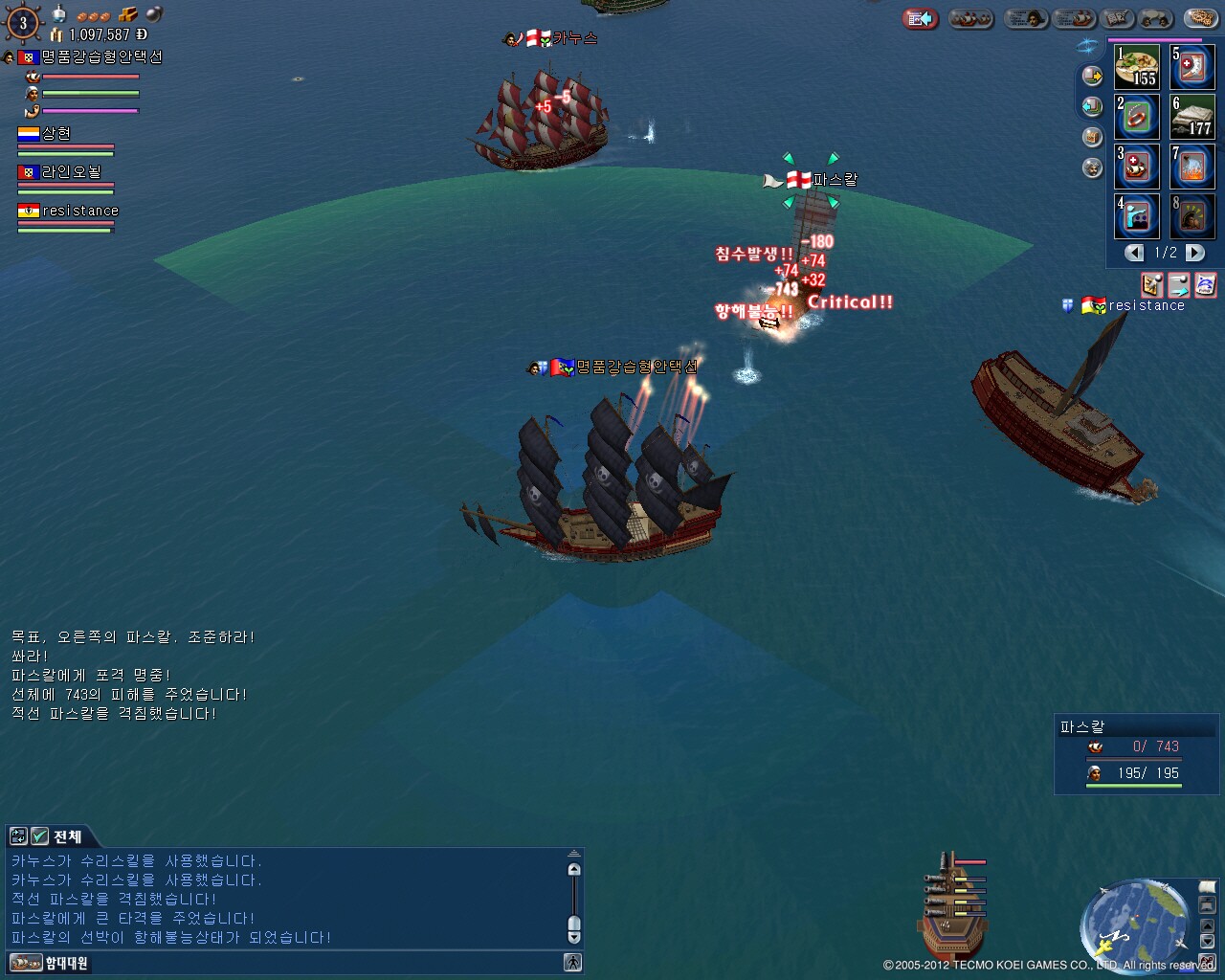Switch to the 전체 chat tab
This screenshot has width=1225, height=980.
(67, 836)
